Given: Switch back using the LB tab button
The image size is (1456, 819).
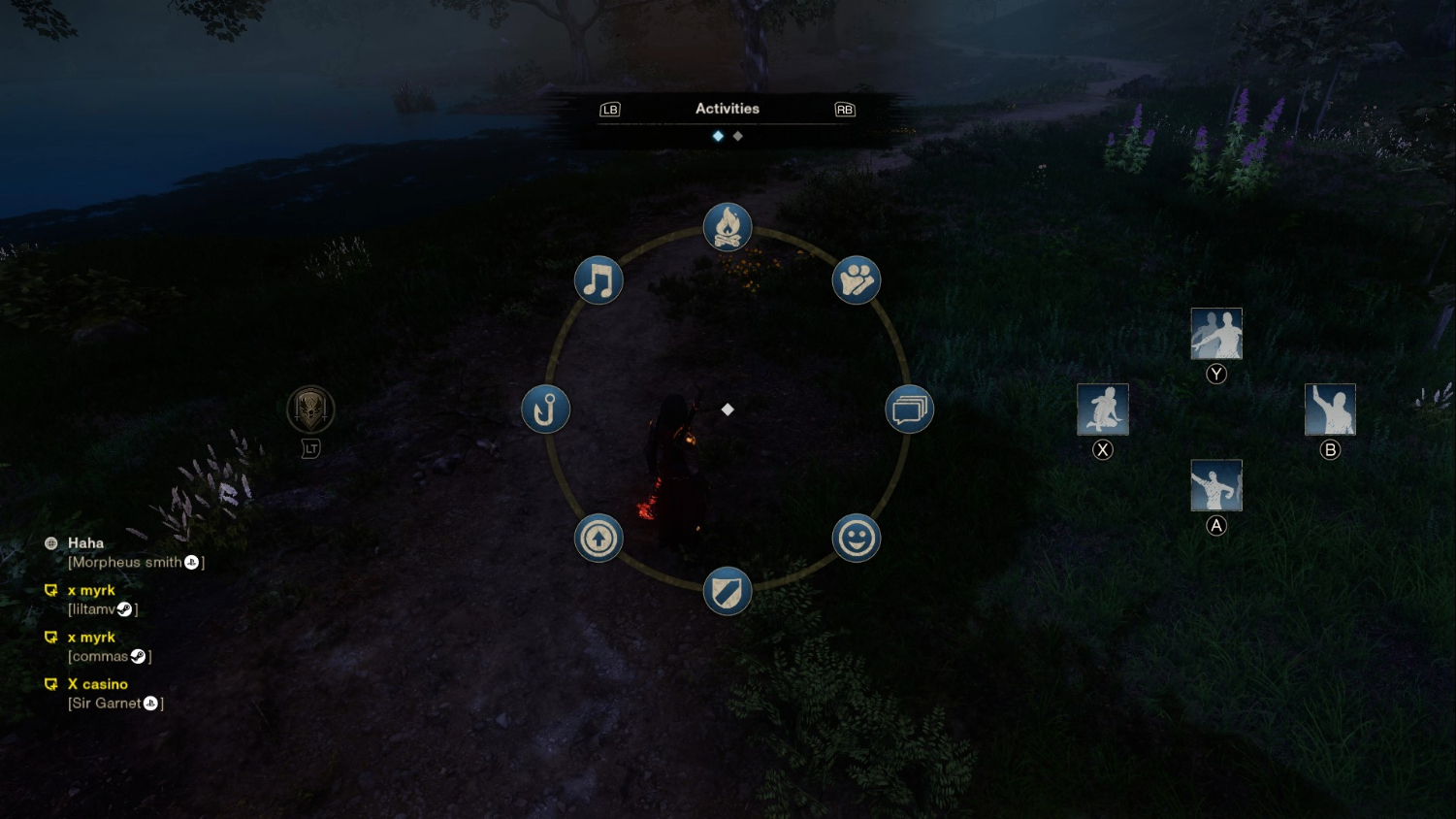Looking at the screenshot, I should coord(610,109).
